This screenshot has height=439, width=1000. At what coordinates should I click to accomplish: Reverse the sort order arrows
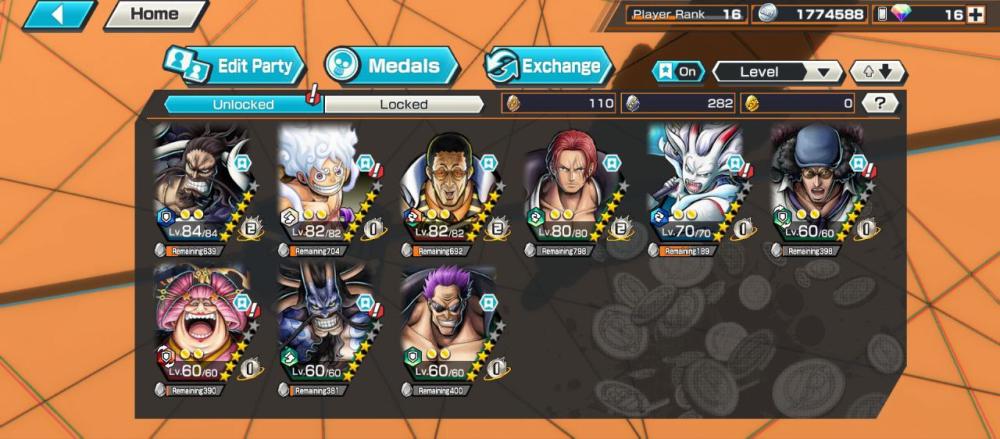point(877,72)
